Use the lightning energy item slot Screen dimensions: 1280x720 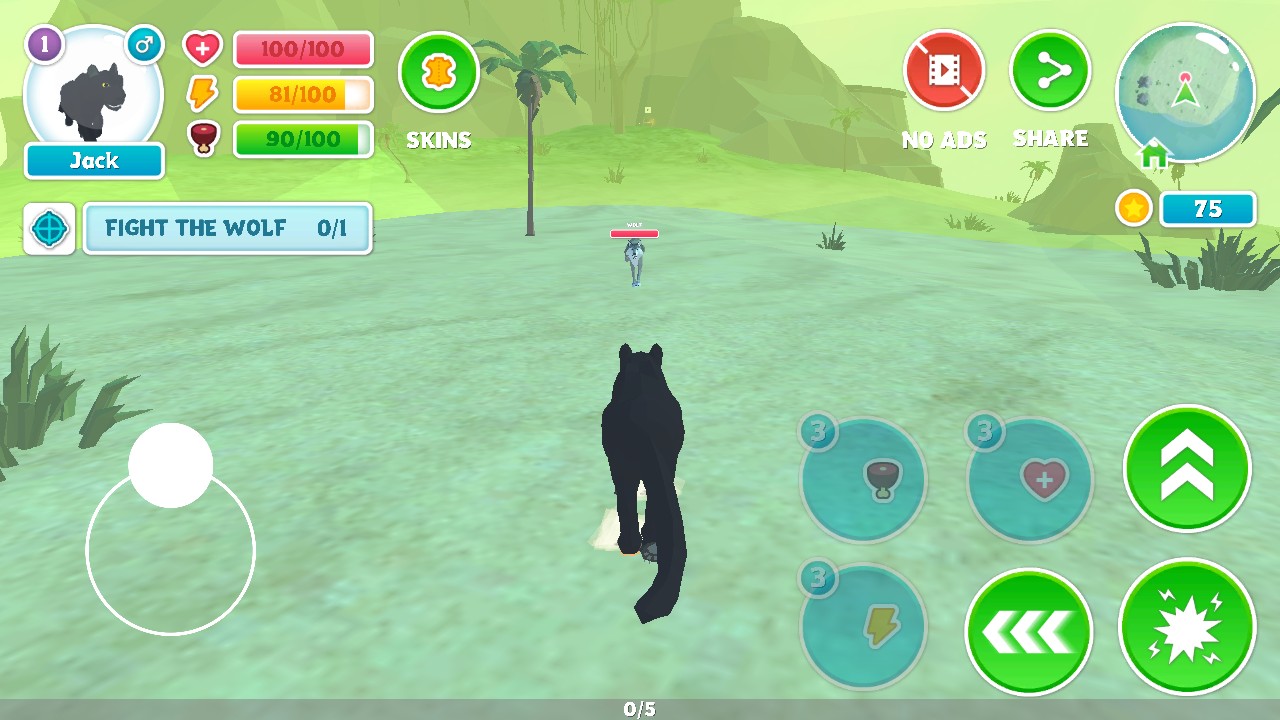(863, 627)
